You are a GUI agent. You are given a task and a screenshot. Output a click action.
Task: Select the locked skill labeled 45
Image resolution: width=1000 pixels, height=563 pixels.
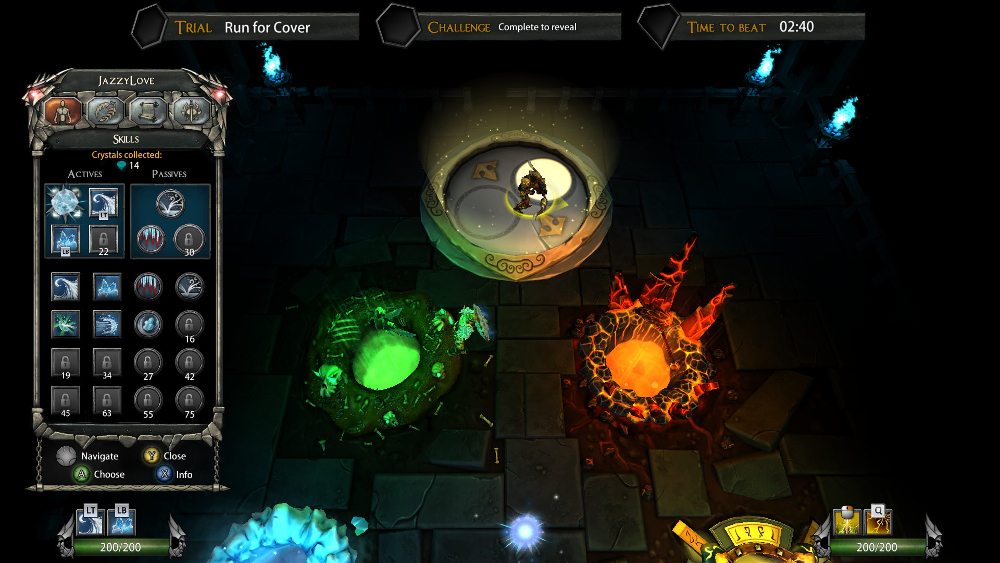coord(65,400)
